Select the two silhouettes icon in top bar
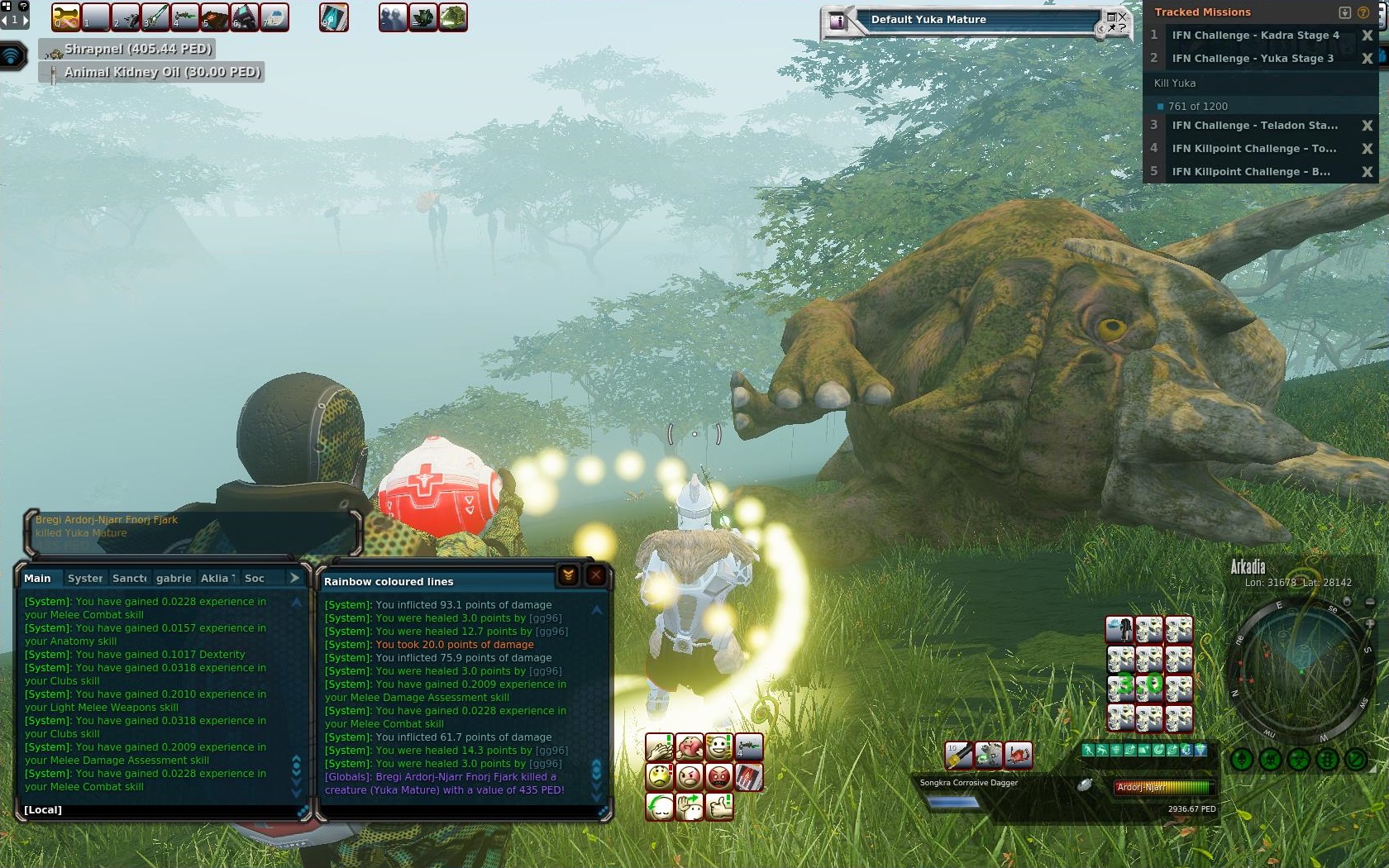 [x=393, y=17]
